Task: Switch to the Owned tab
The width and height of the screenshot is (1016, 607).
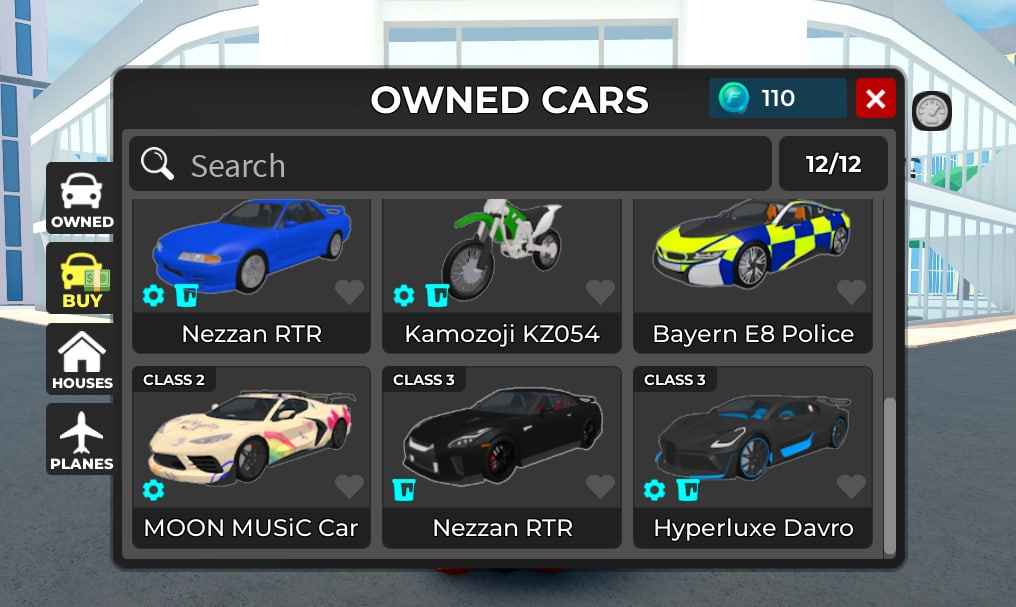Action: pyautogui.click(x=81, y=199)
